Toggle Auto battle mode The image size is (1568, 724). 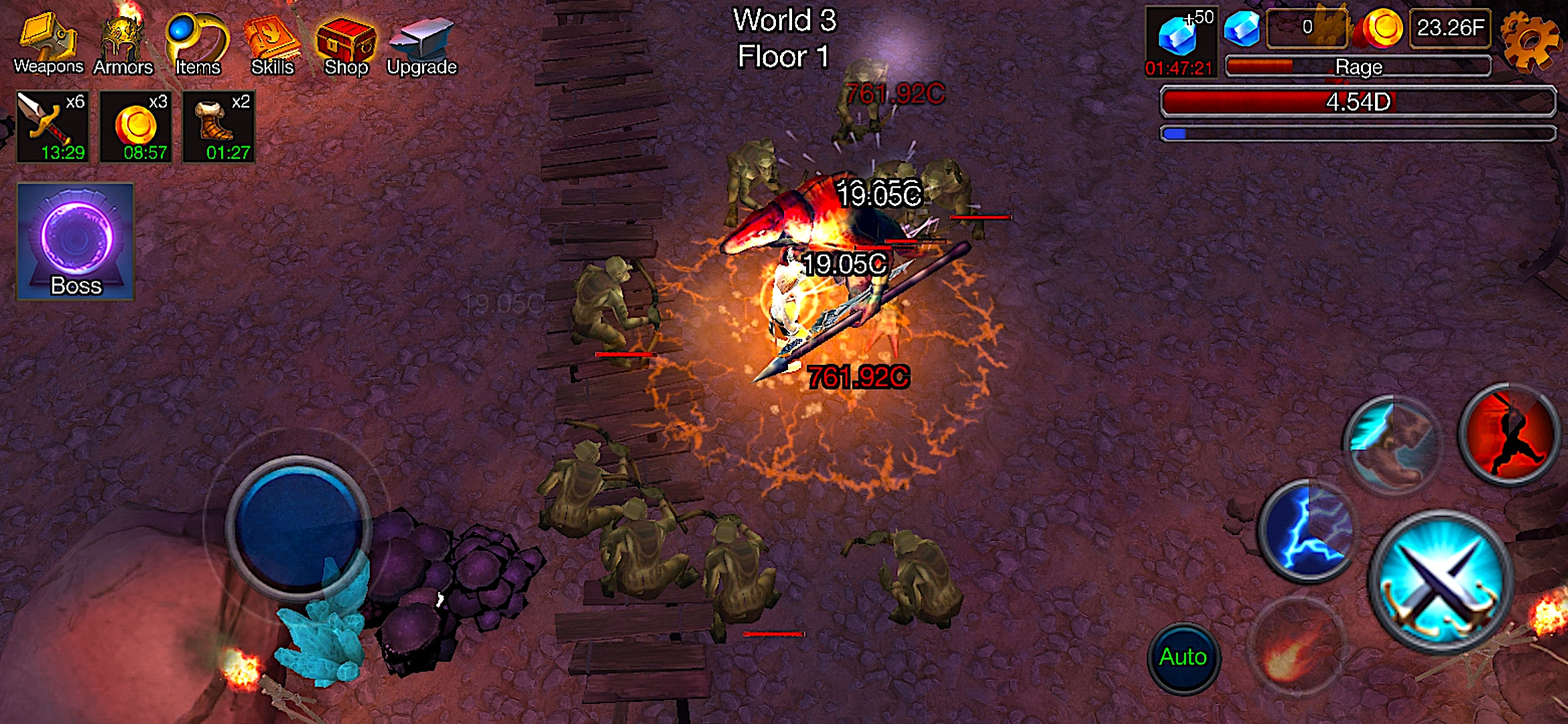tap(1183, 657)
